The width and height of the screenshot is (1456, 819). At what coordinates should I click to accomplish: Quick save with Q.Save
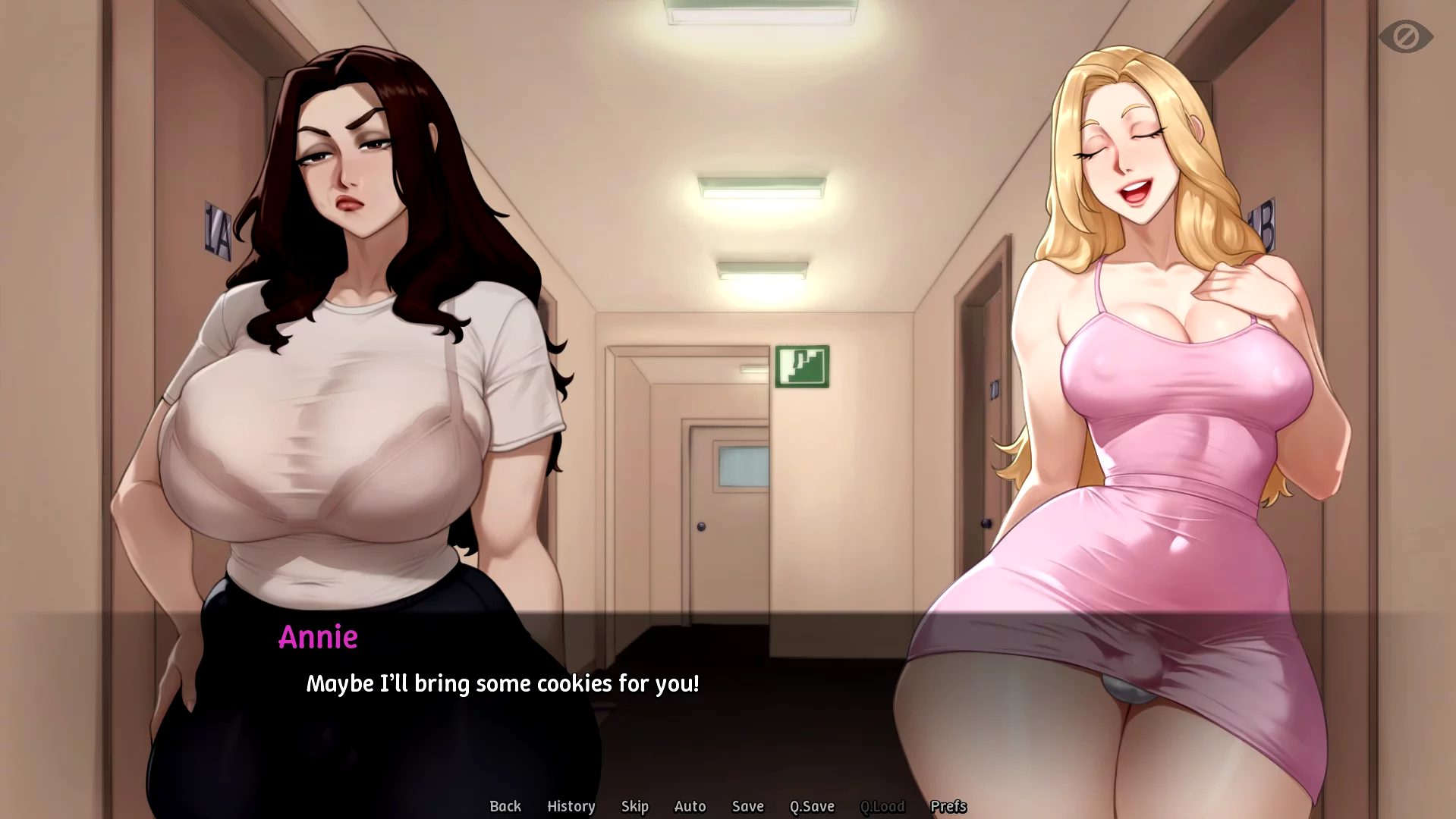coord(812,806)
